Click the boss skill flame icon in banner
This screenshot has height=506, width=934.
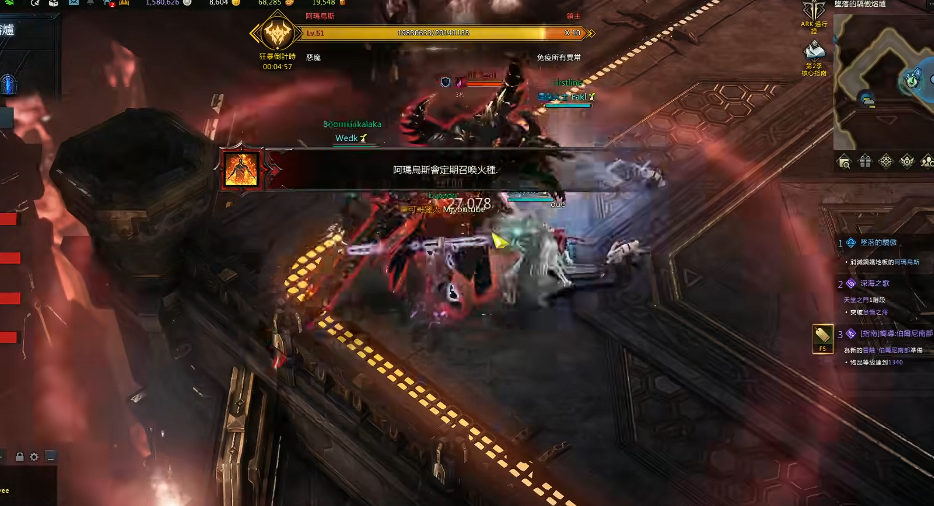[x=242, y=169]
